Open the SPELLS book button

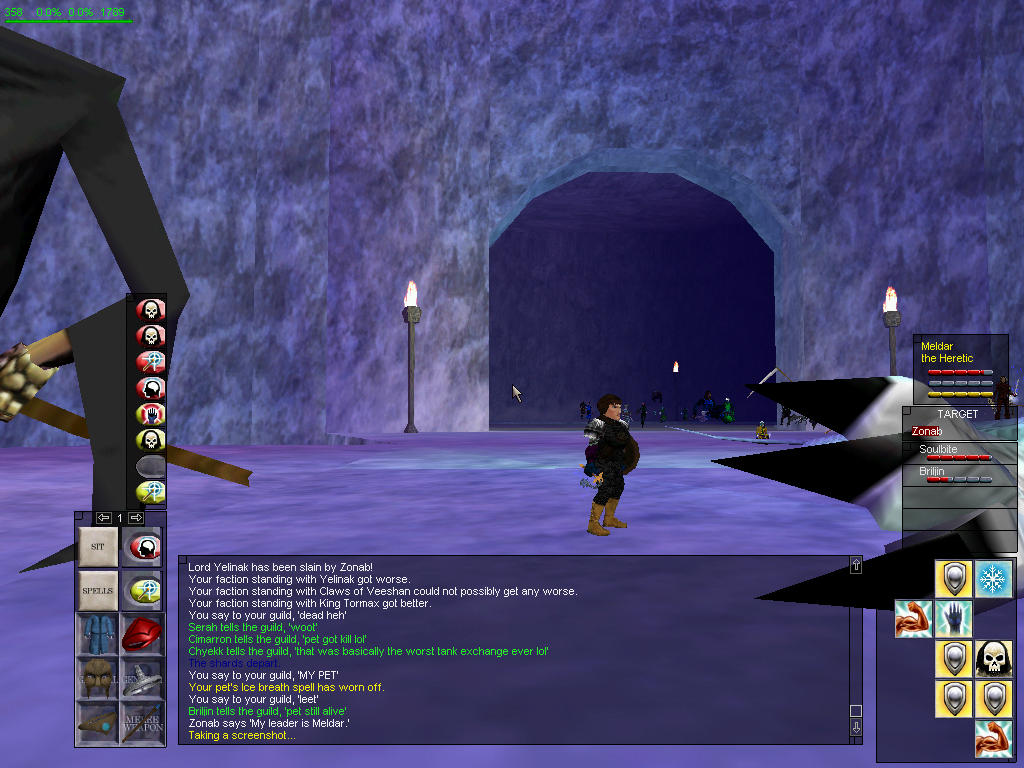[x=98, y=590]
